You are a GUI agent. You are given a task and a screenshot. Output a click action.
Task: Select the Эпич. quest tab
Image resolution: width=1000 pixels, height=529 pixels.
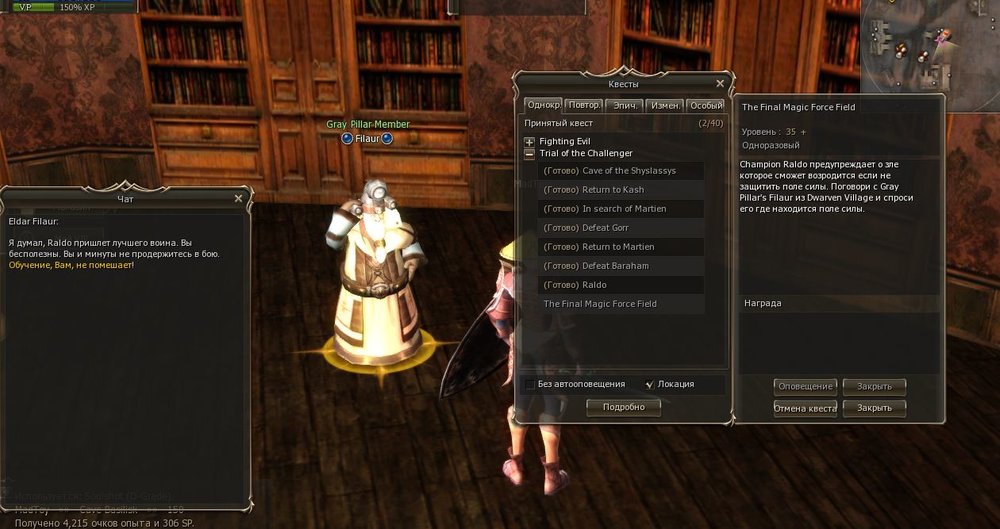(624, 105)
